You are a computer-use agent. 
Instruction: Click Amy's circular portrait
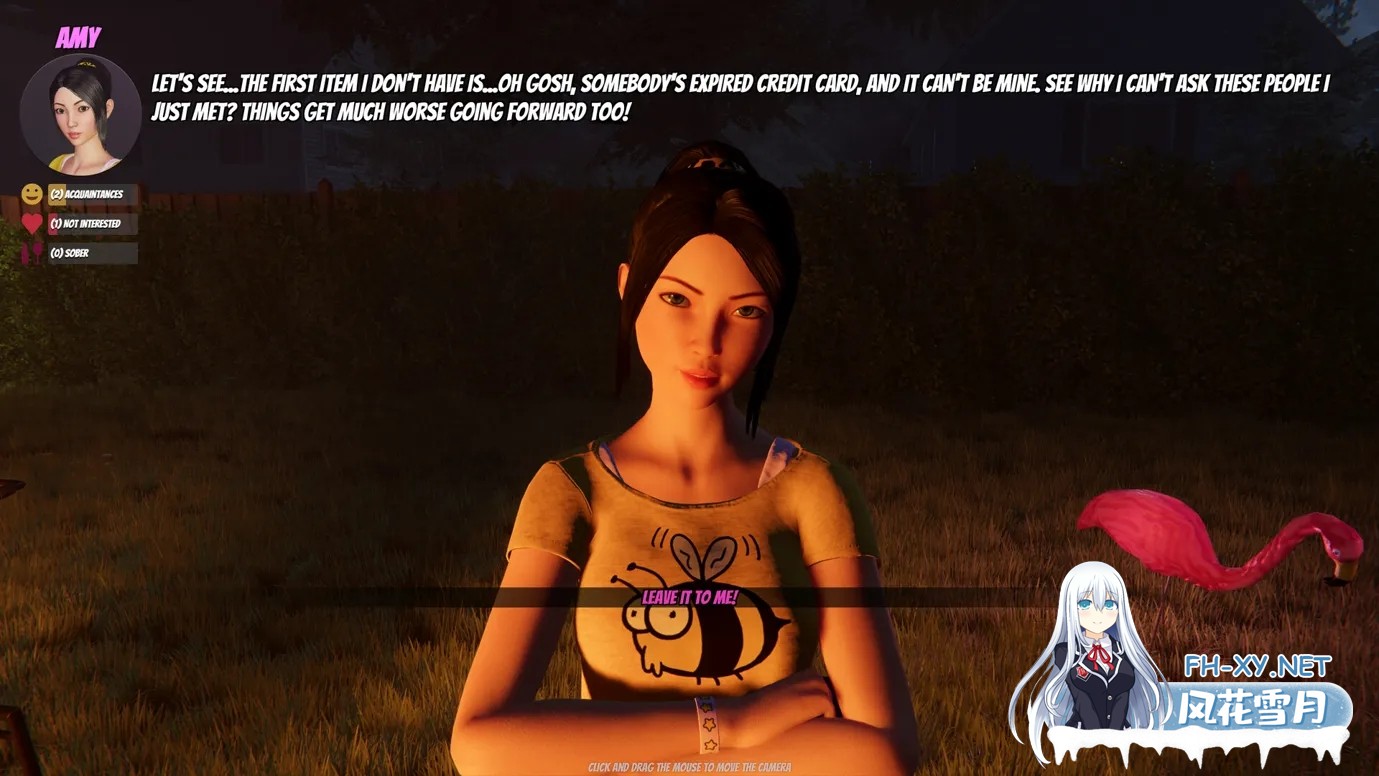pyautogui.click(x=80, y=114)
